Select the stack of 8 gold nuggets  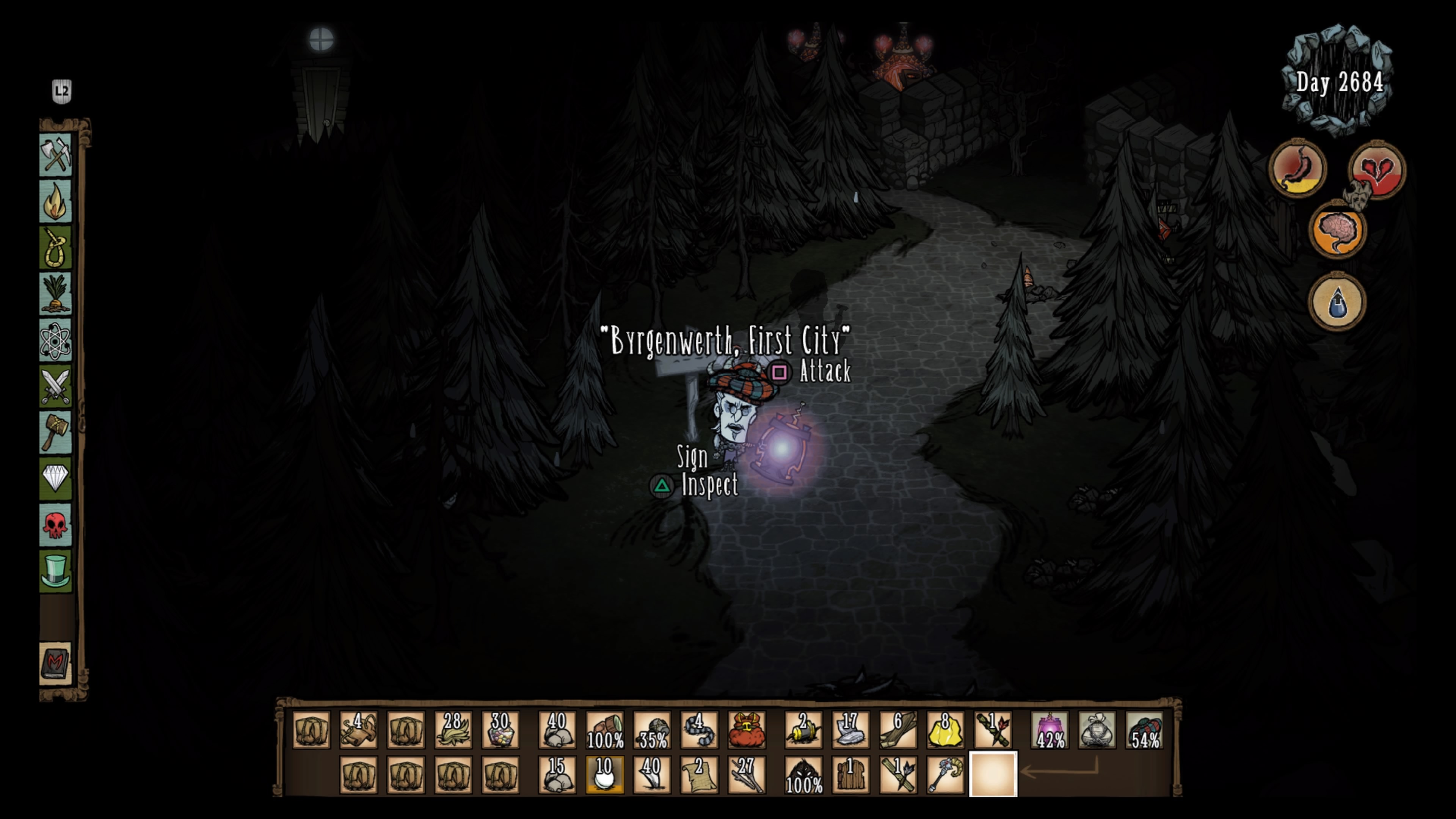945,730
